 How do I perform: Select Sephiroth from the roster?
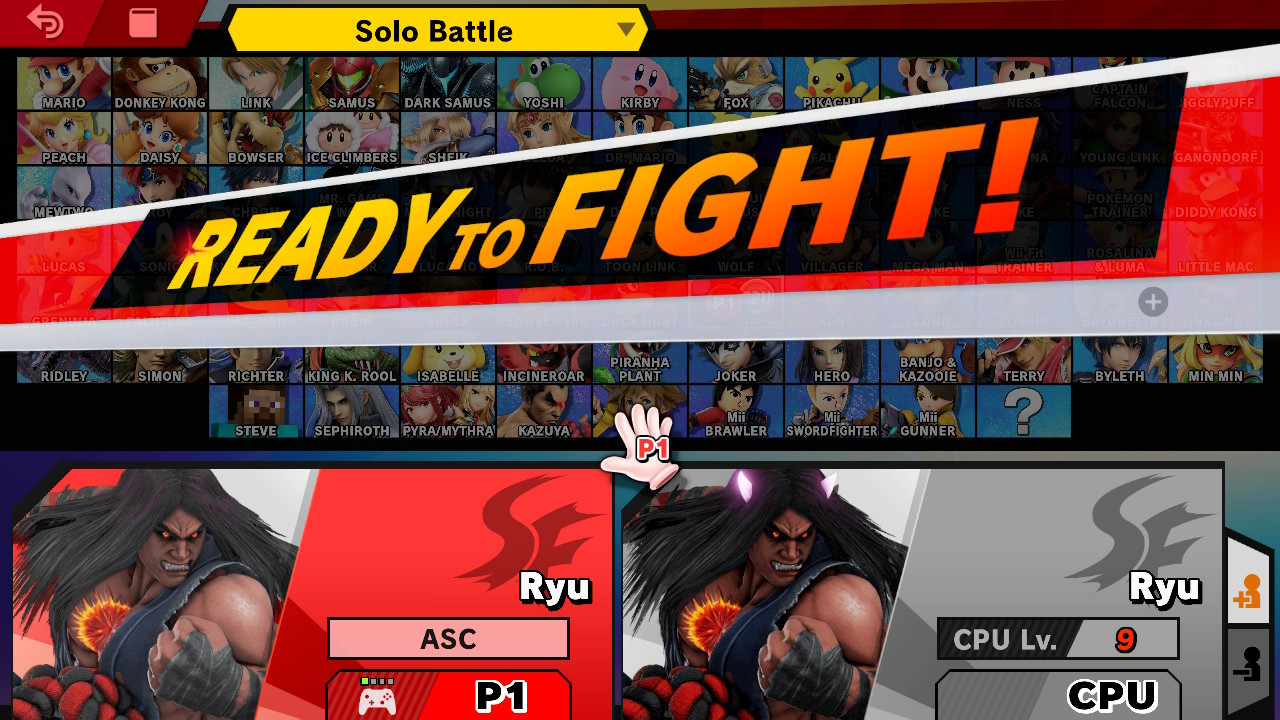[x=351, y=410]
